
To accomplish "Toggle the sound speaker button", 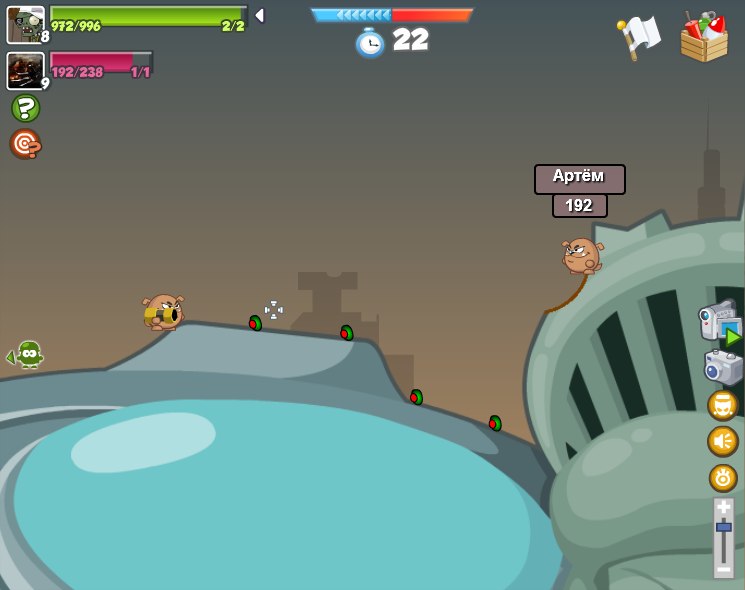I will (x=723, y=441).
